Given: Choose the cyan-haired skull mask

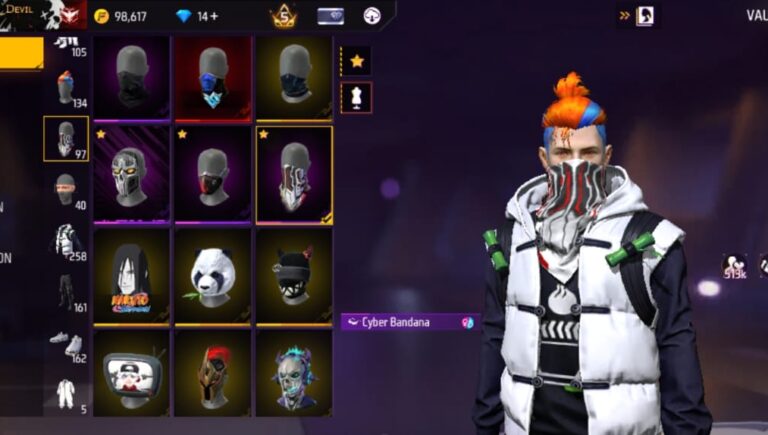Looking at the screenshot, I should (x=294, y=372).
